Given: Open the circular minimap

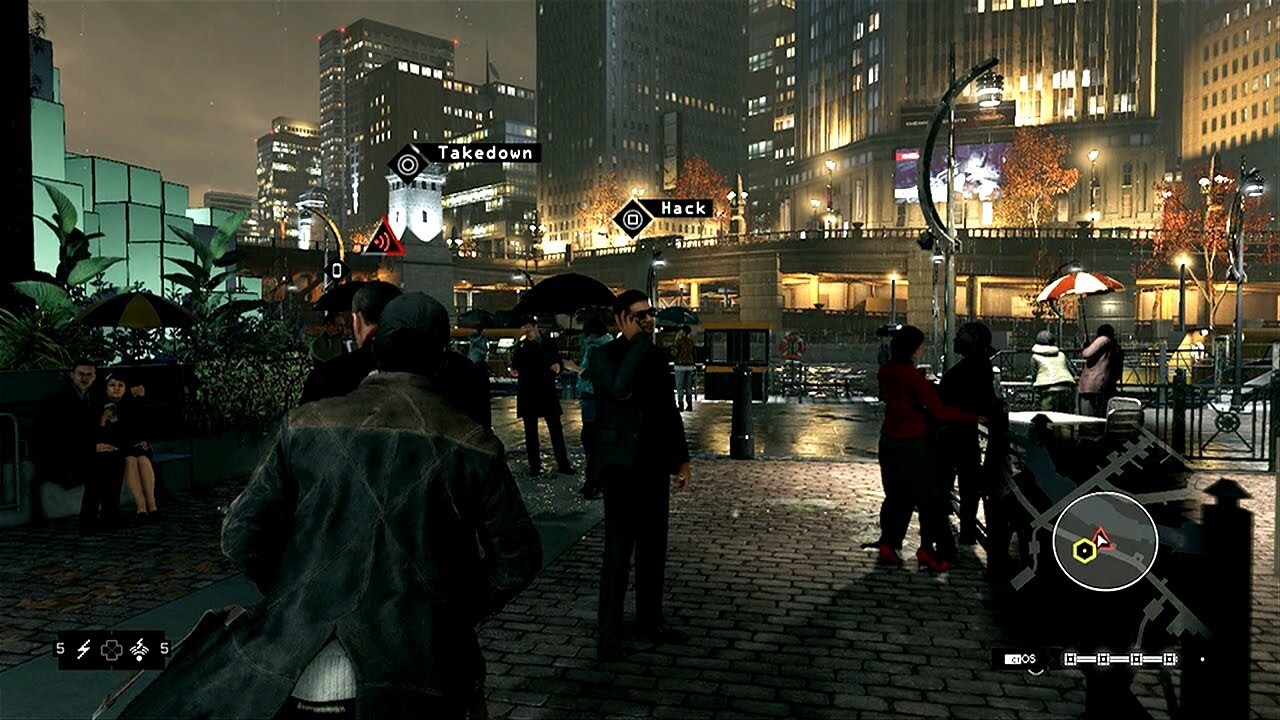Looking at the screenshot, I should tap(1104, 542).
